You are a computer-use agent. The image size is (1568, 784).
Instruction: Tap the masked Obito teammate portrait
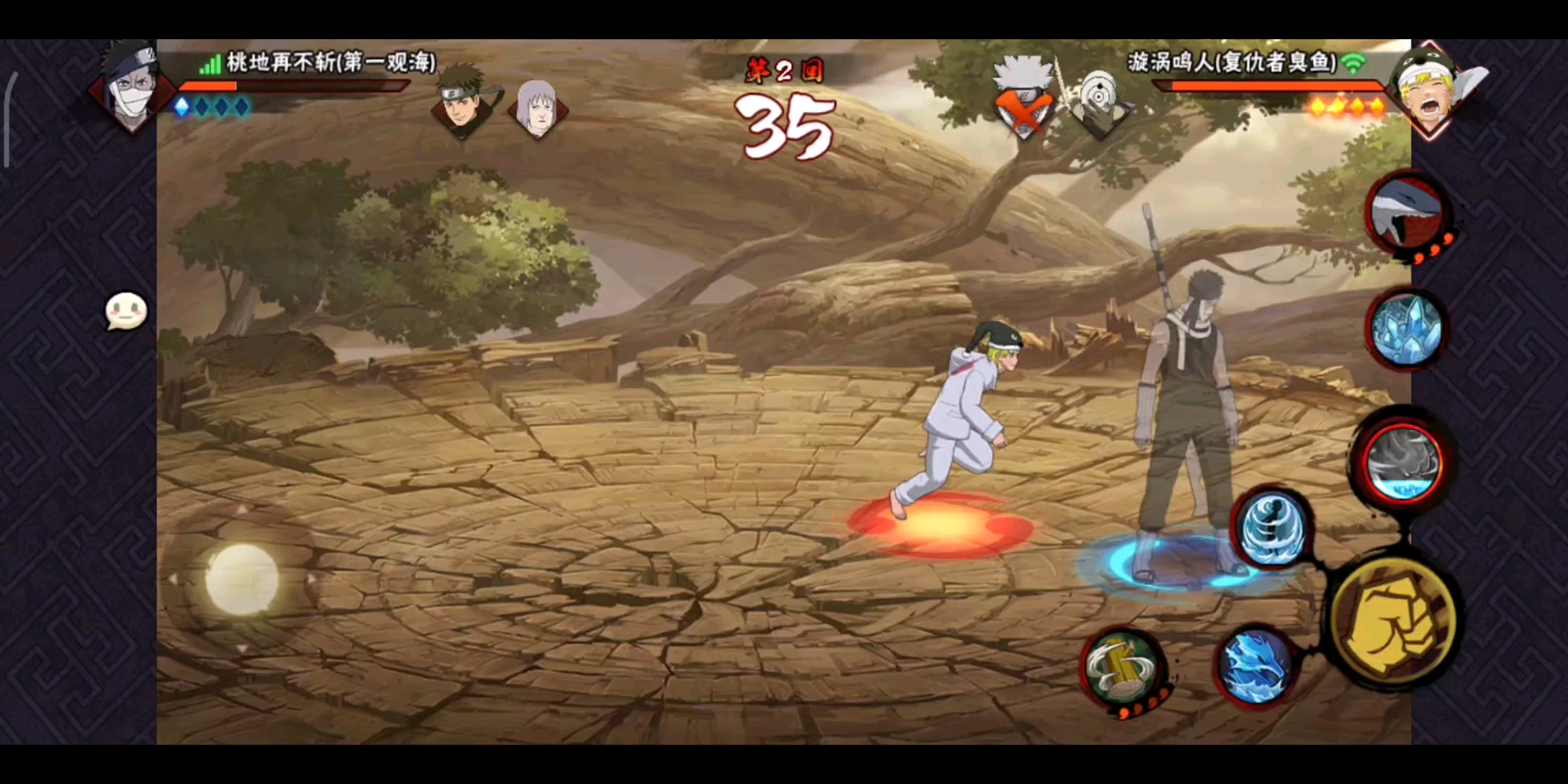[1099, 103]
